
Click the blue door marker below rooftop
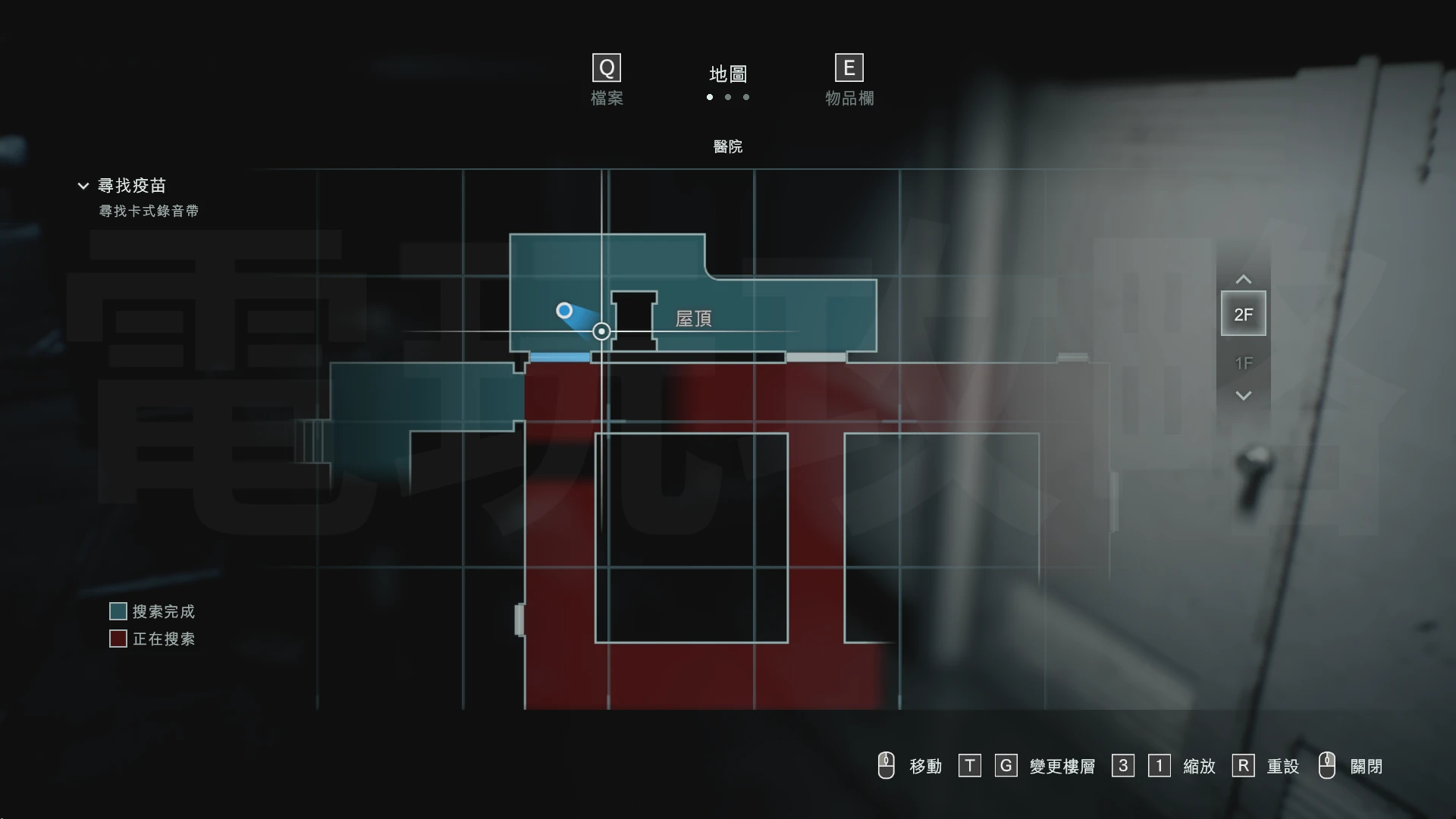pyautogui.click(x=560, y=357)
